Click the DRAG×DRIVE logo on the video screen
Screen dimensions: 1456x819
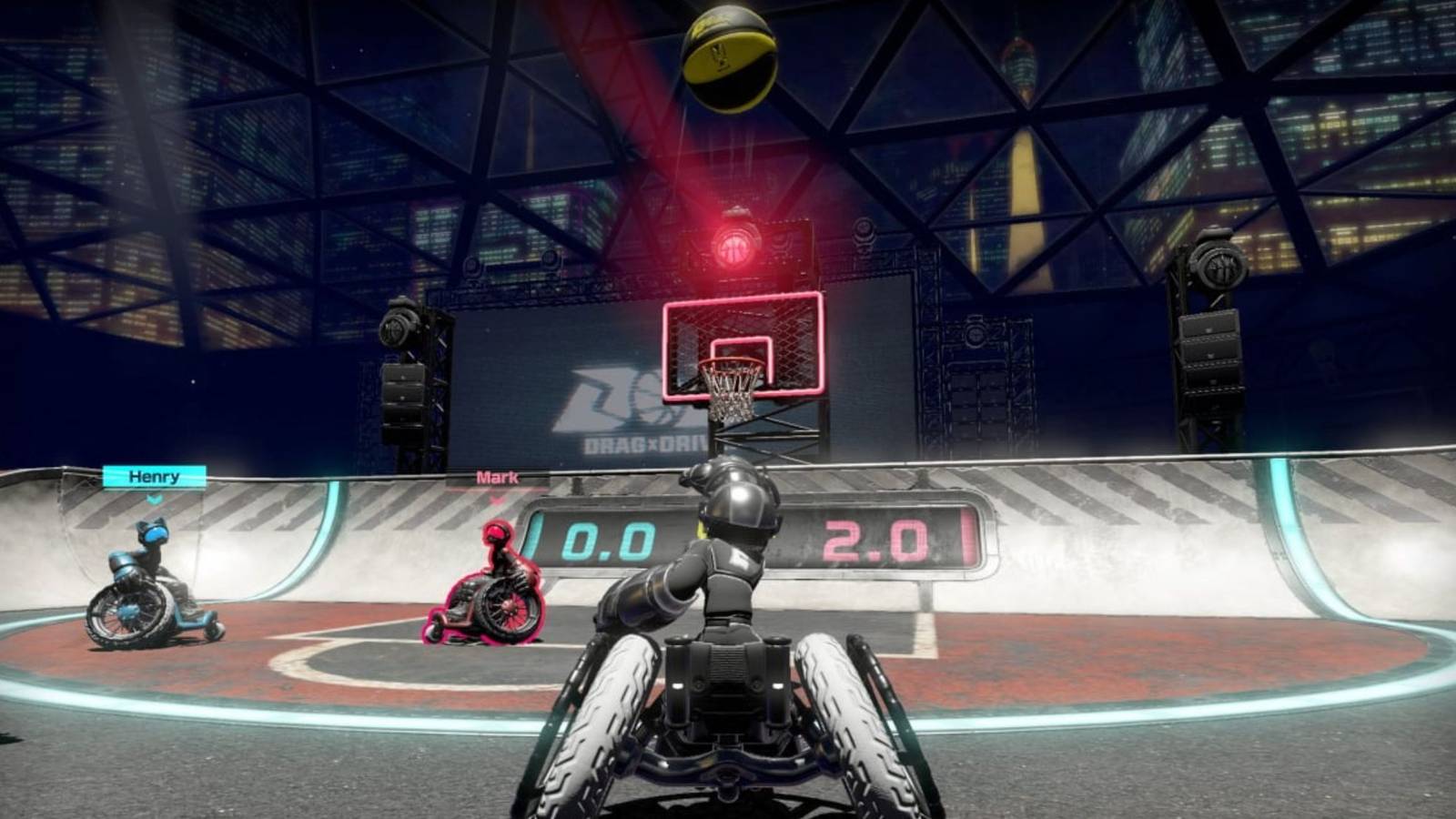[x=628, y=409]
